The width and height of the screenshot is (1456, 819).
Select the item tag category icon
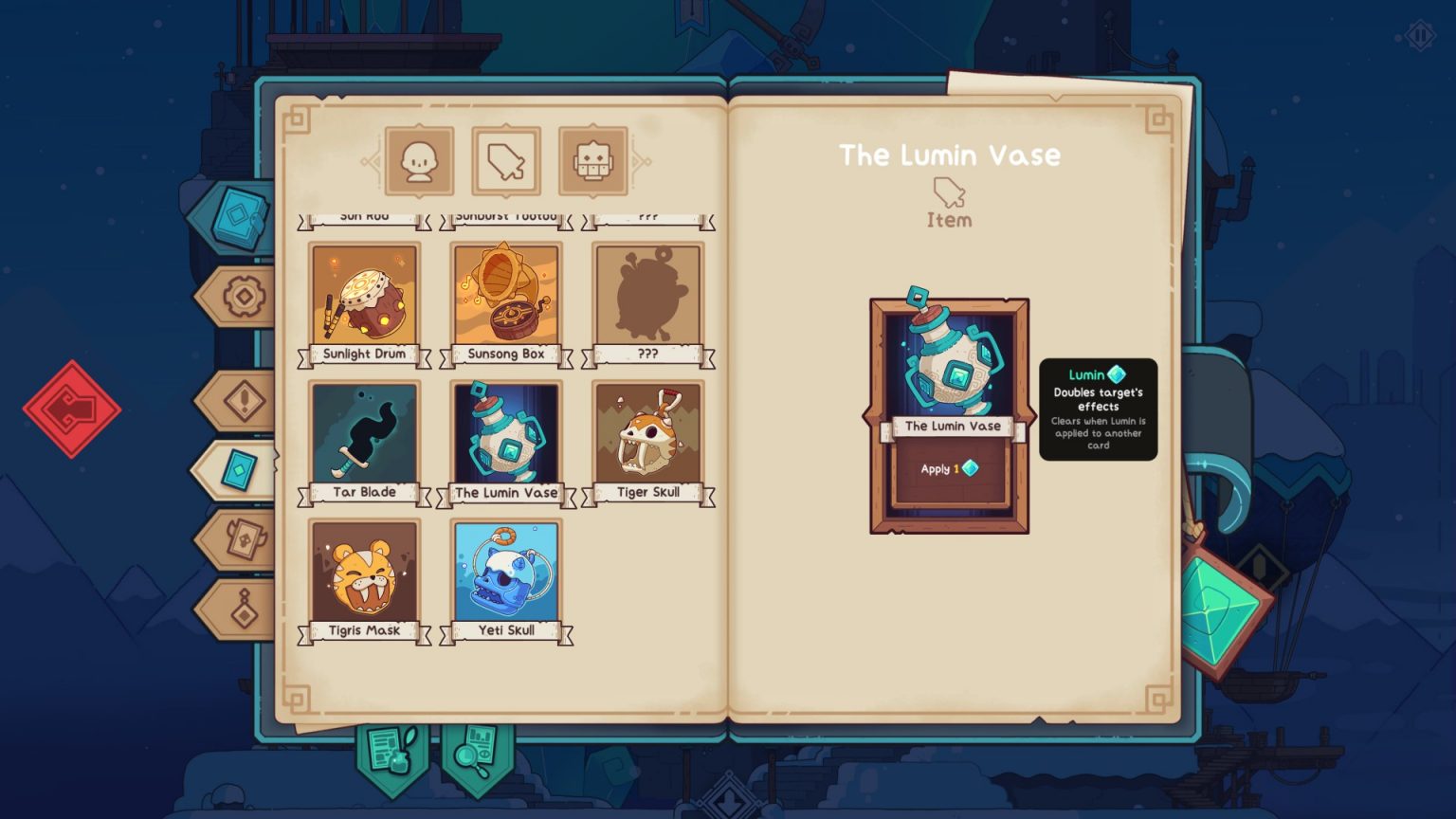[x=505, y=160]
